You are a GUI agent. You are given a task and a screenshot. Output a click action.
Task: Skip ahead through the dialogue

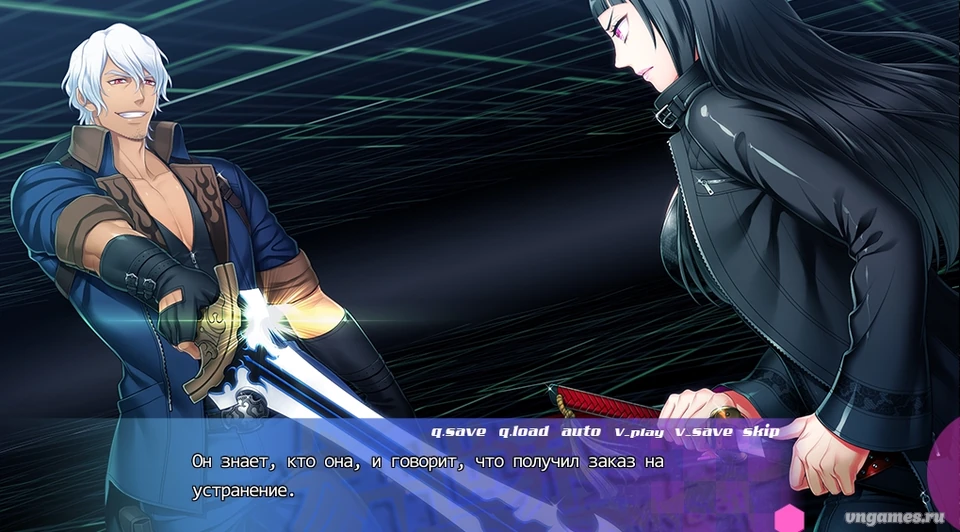point(760,432)
